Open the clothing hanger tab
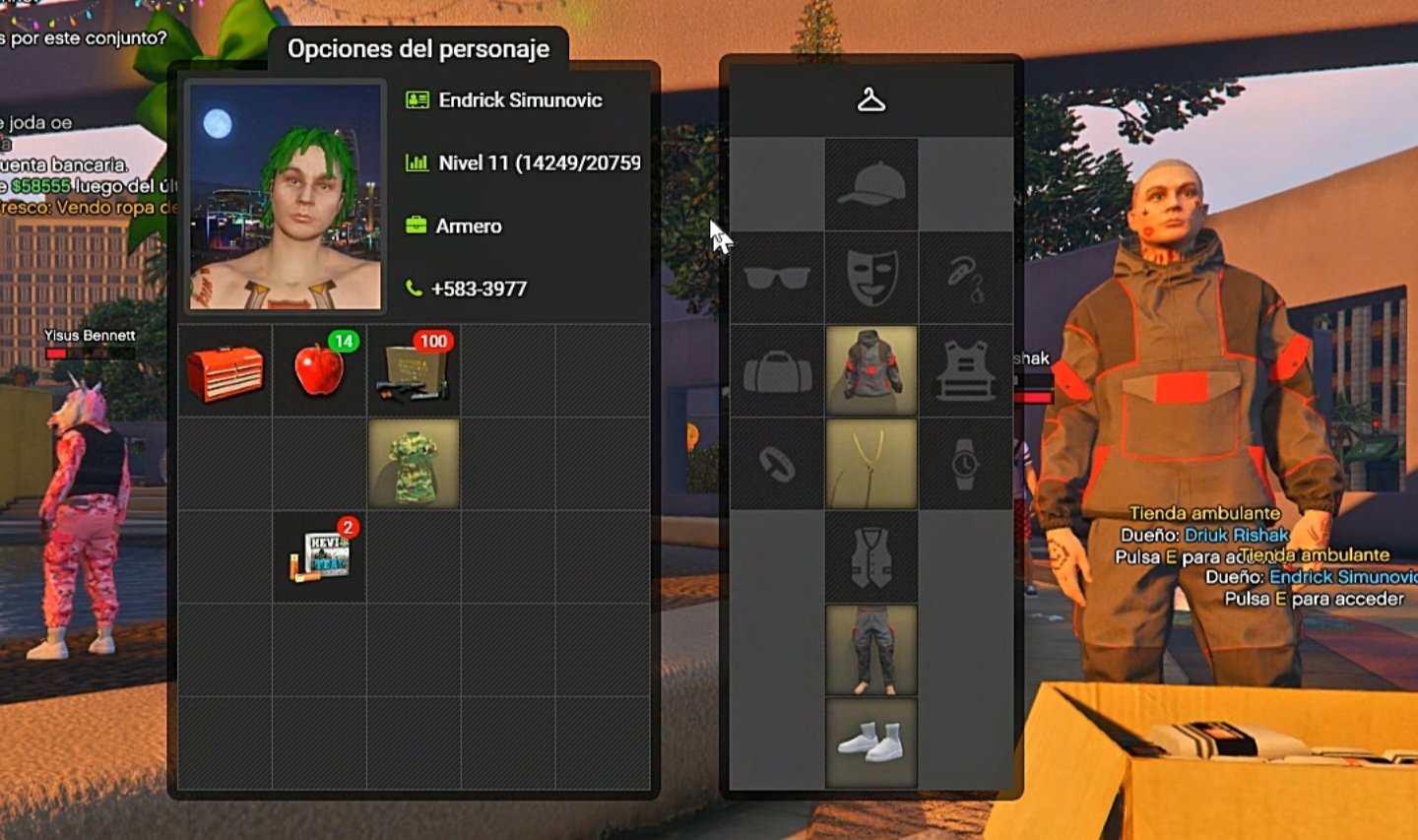 pos(871,100)
